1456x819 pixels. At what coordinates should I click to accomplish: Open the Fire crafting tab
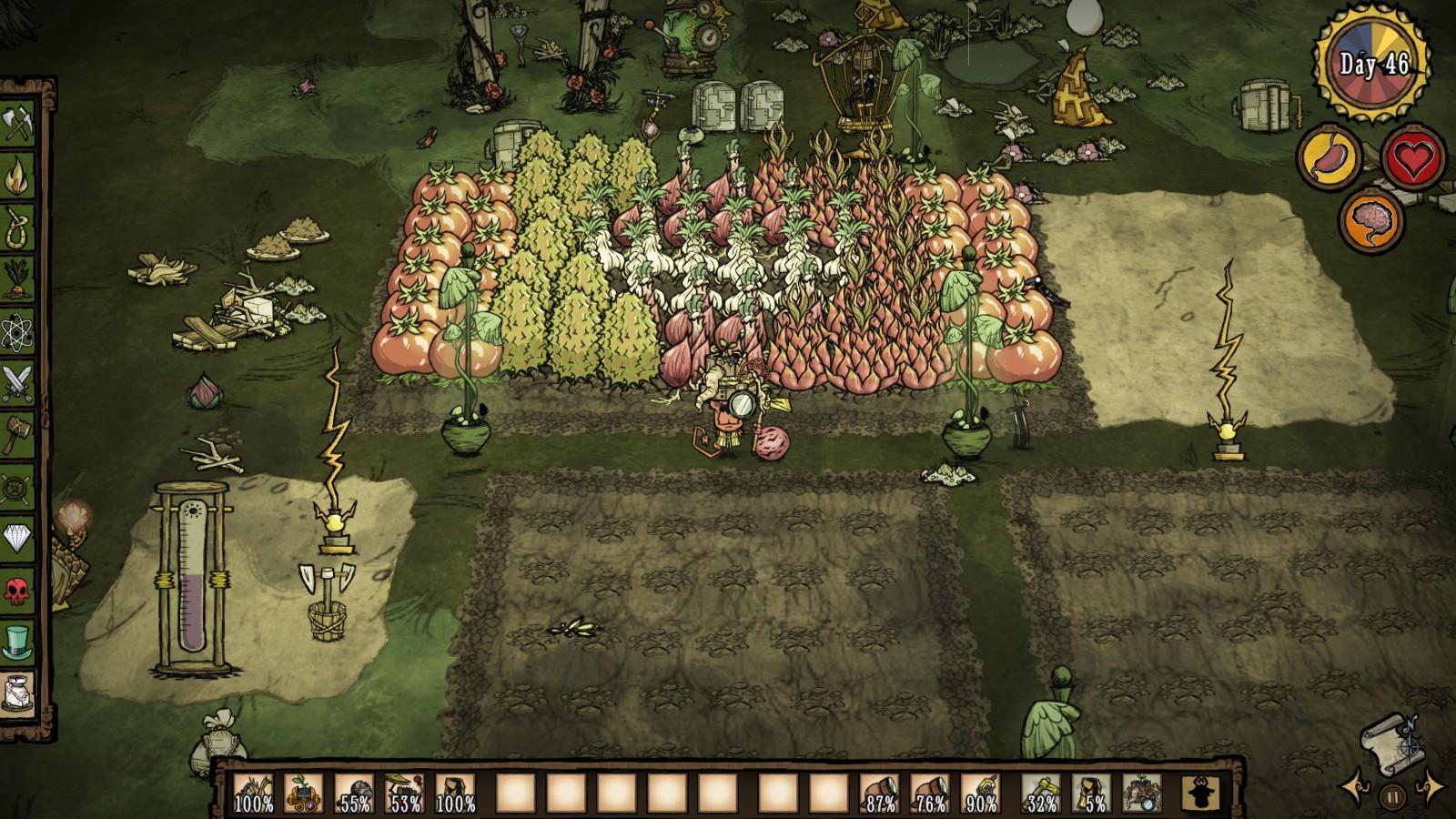click(18, 176)
